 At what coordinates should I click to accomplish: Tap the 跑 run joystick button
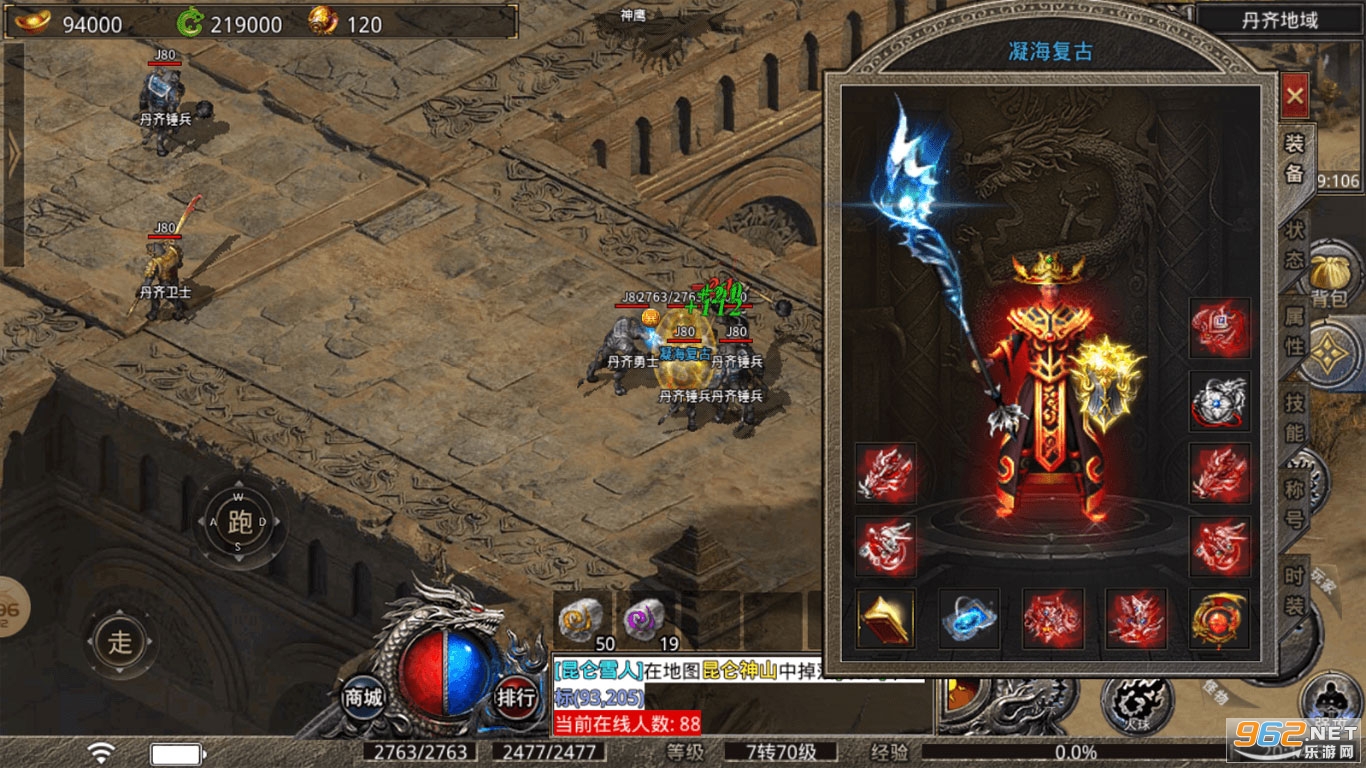pos(239,522)
